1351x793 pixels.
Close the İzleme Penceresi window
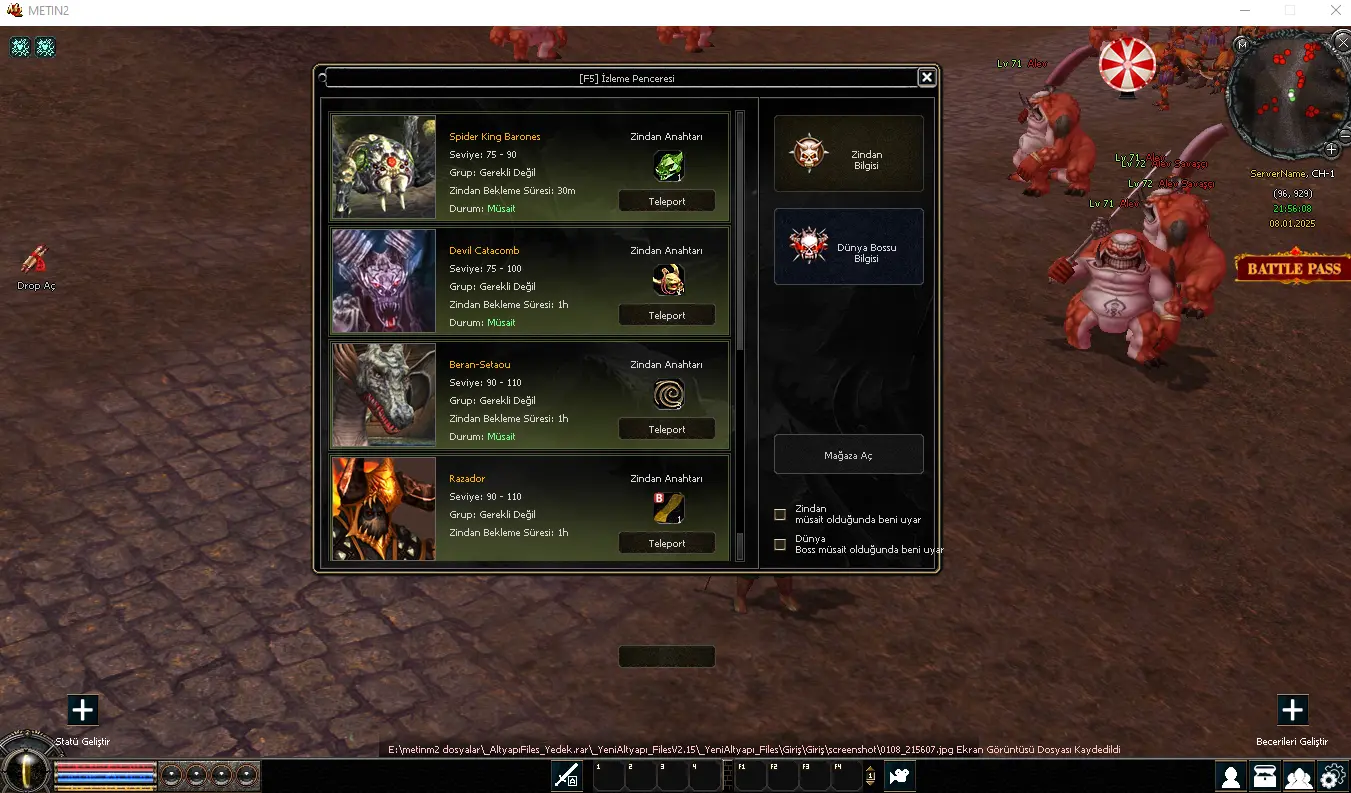coord(927,77)
